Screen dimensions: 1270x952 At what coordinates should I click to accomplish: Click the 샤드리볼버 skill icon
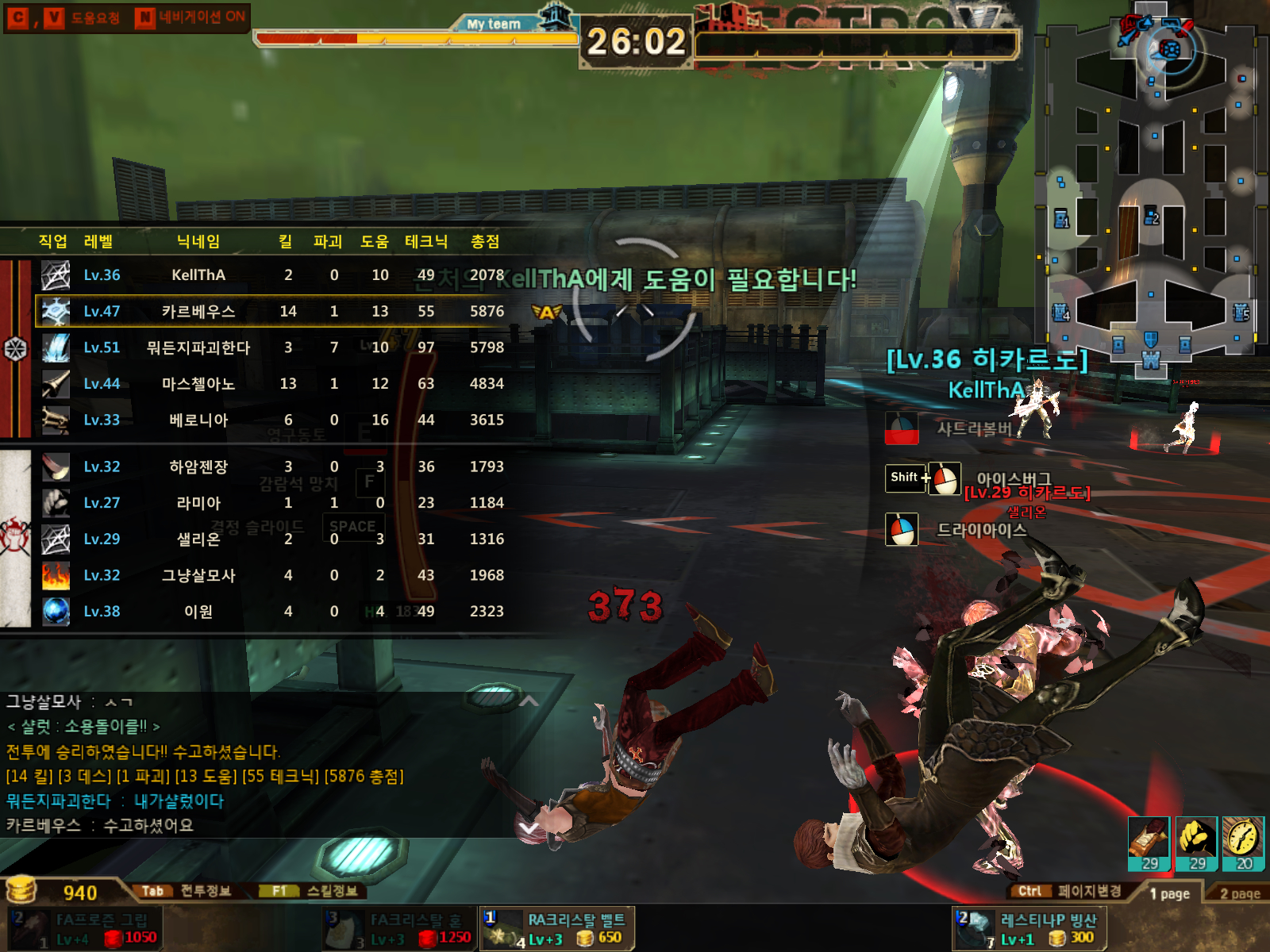(902, 428)
